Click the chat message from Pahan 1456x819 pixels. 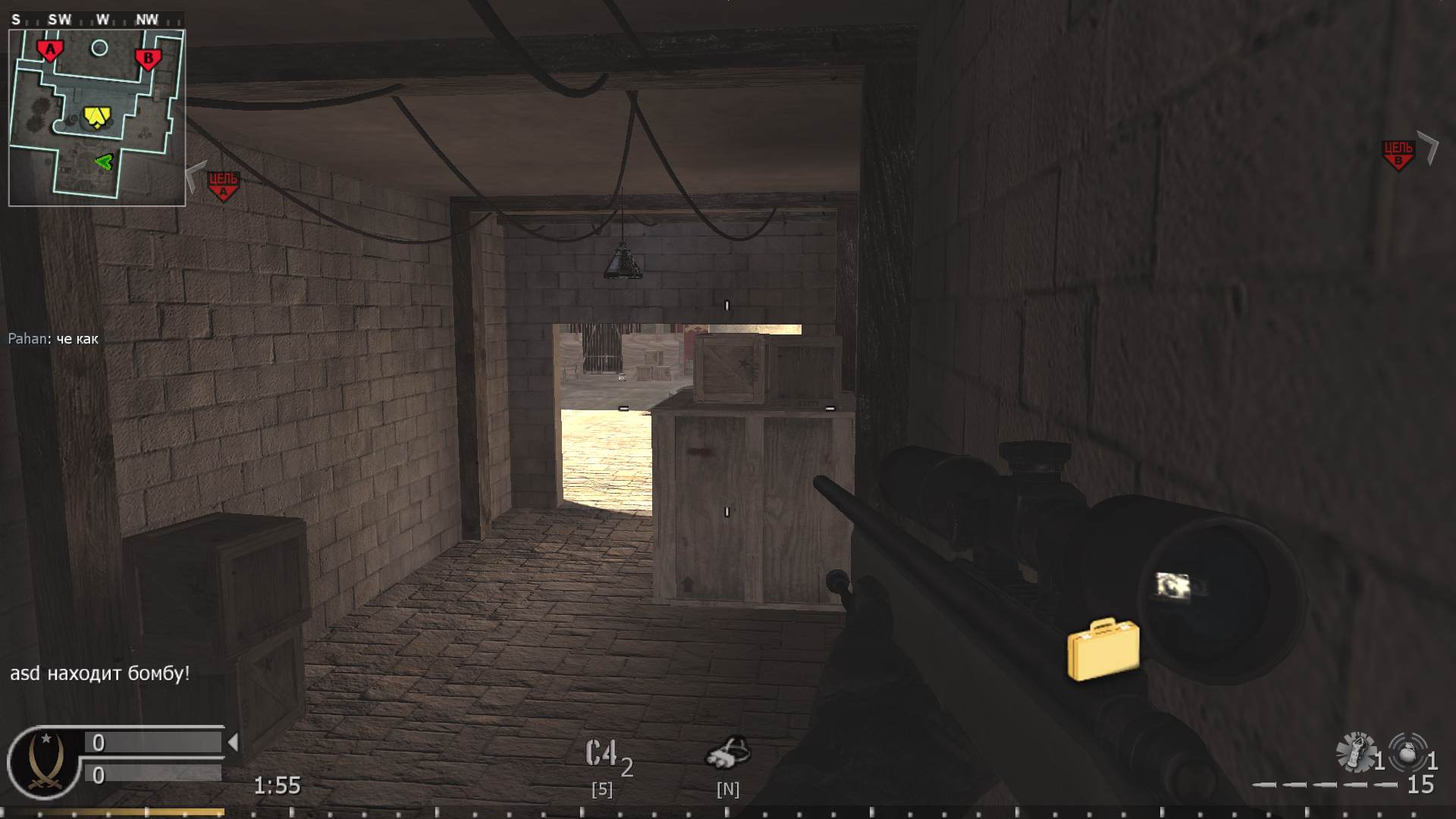[53, 339]
